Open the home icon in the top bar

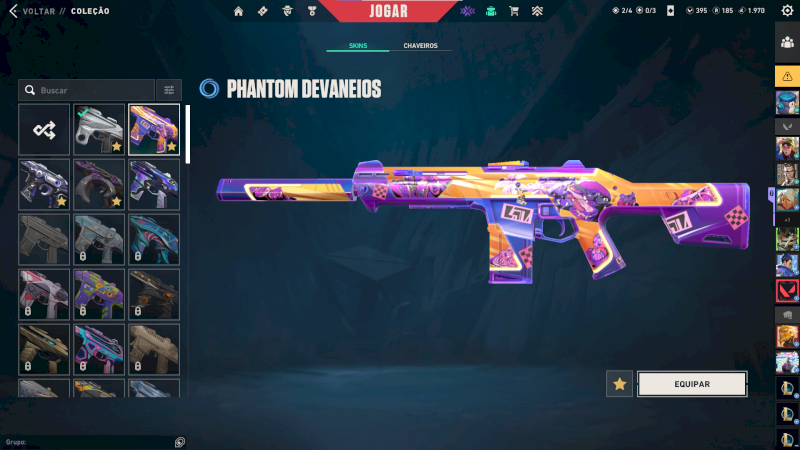click(239, 12)
